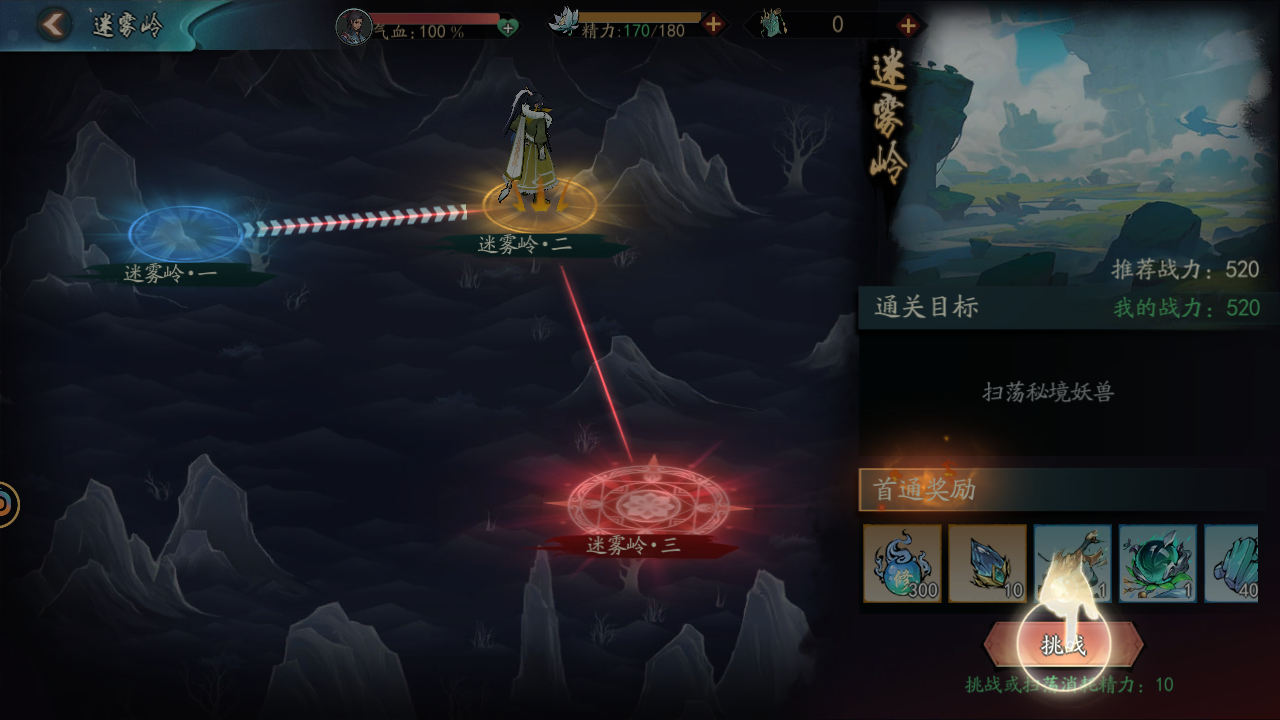Tap the 挑战 challenge button
This screenshot has width=1280, height=720.
[1063, 645]
